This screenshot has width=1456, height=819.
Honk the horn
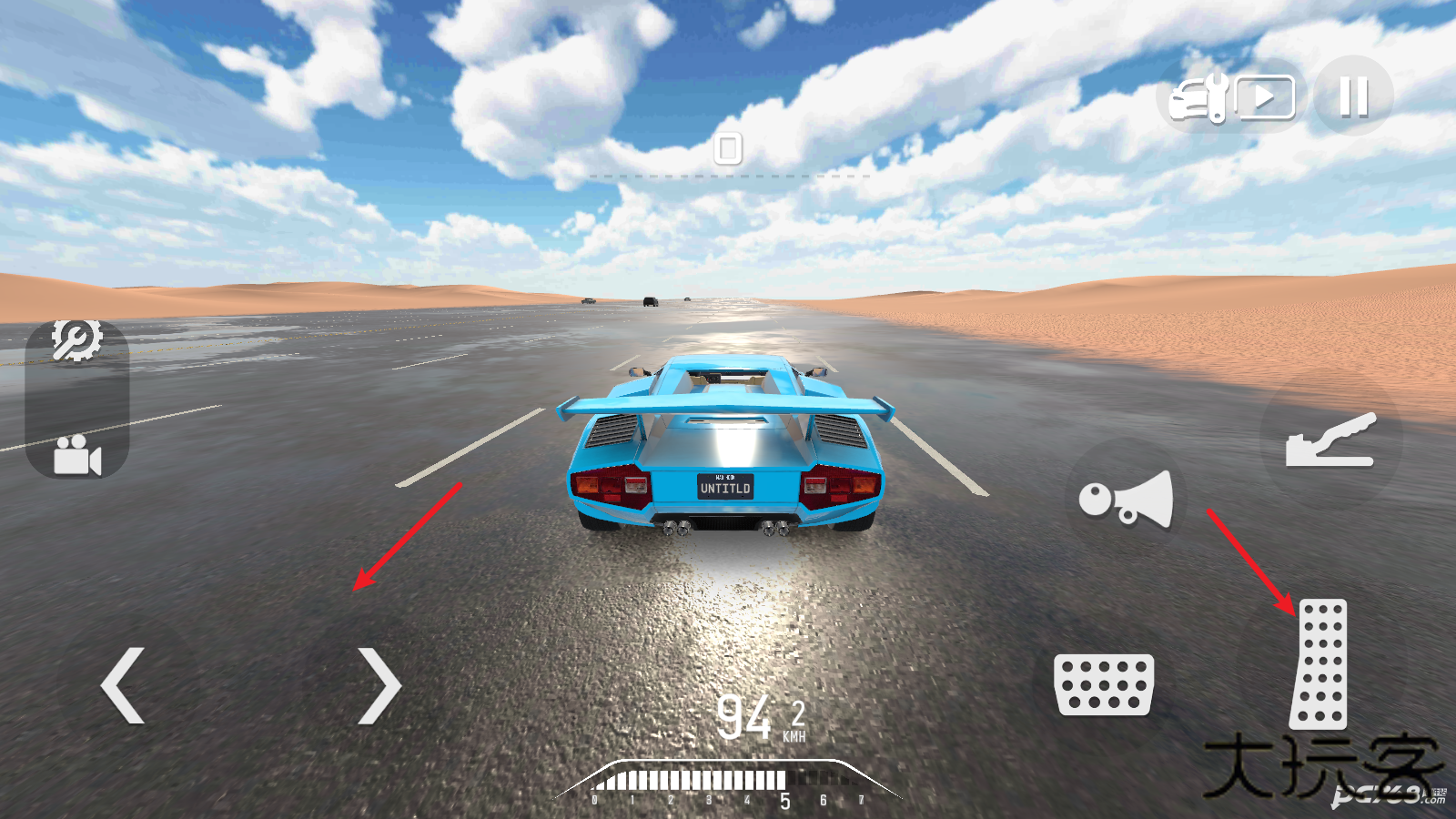(x=1127, y=499)
